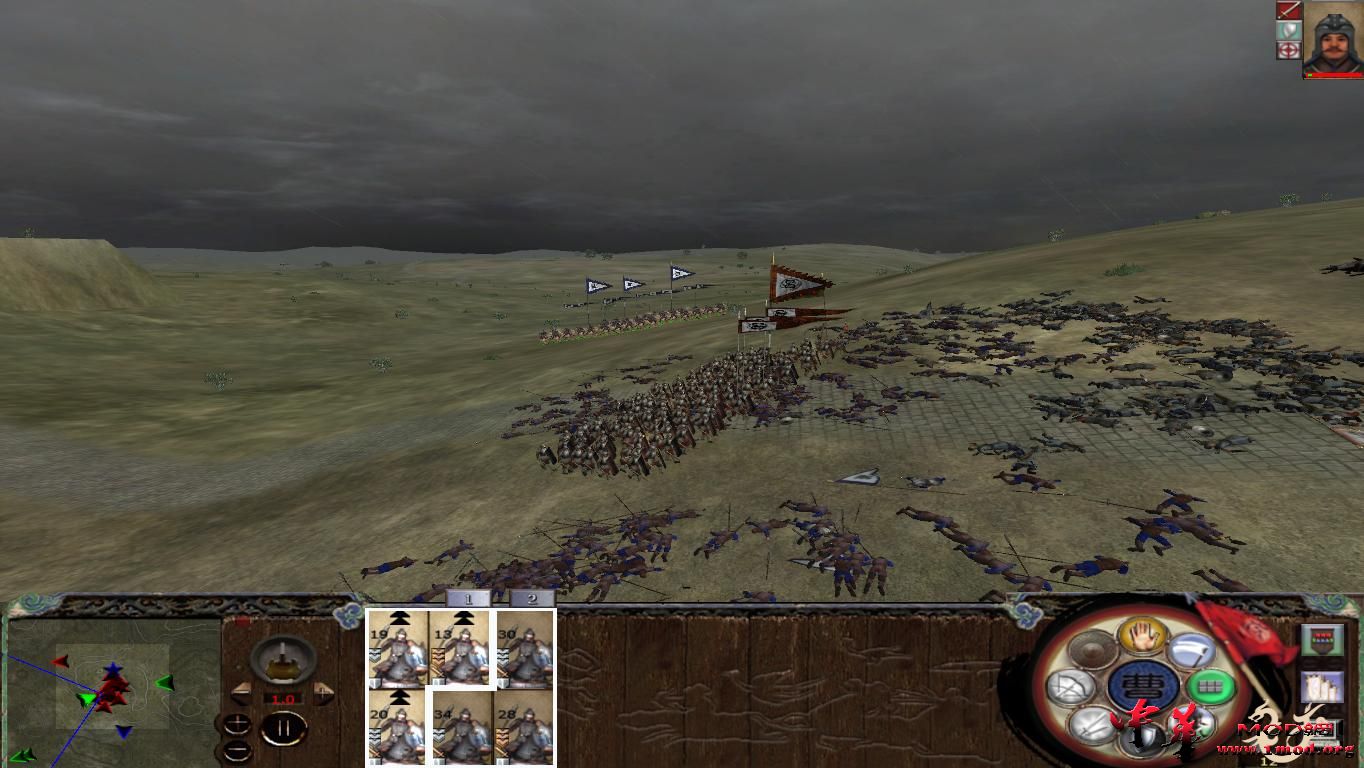Click the 曹 faction emblem at the wheel center
Screen dimensions: 1364x768
(1144, 683)
